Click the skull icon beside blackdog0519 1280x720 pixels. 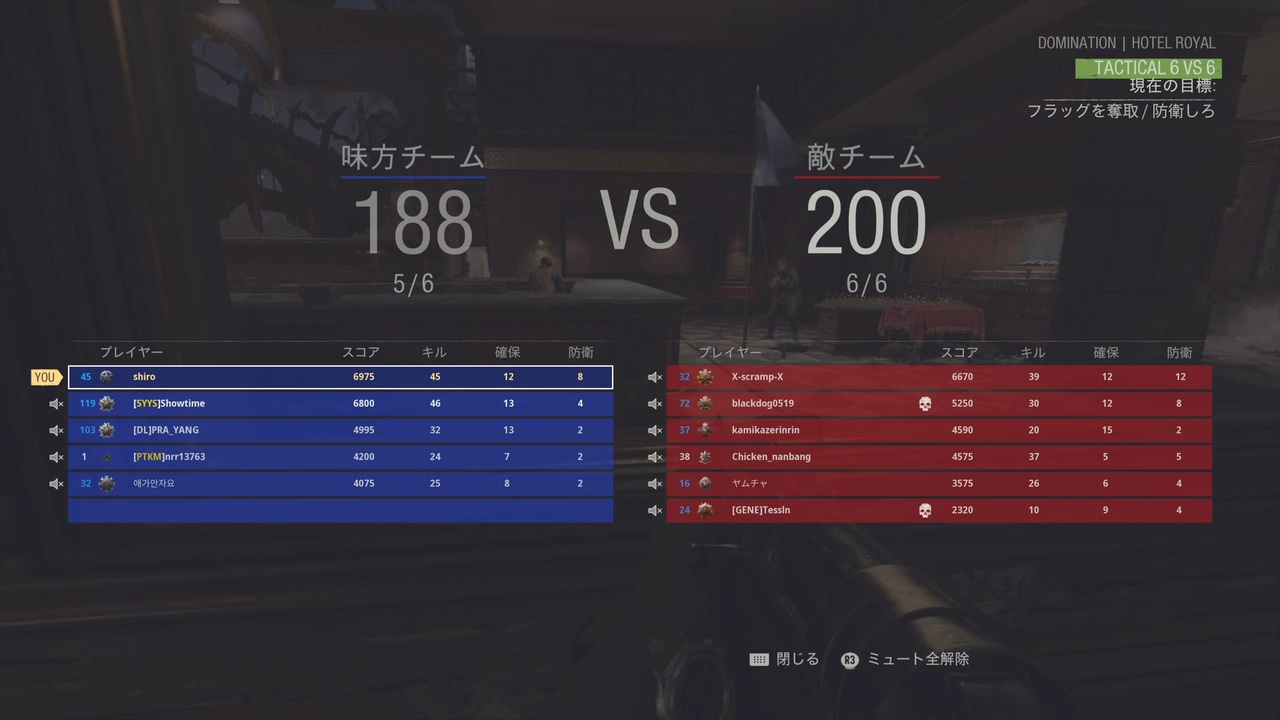click(x=925, y=403)
